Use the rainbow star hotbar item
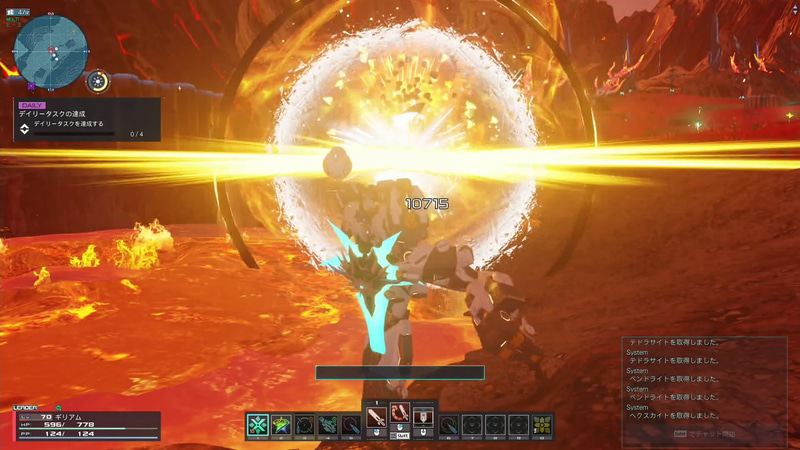 [281, 425]
